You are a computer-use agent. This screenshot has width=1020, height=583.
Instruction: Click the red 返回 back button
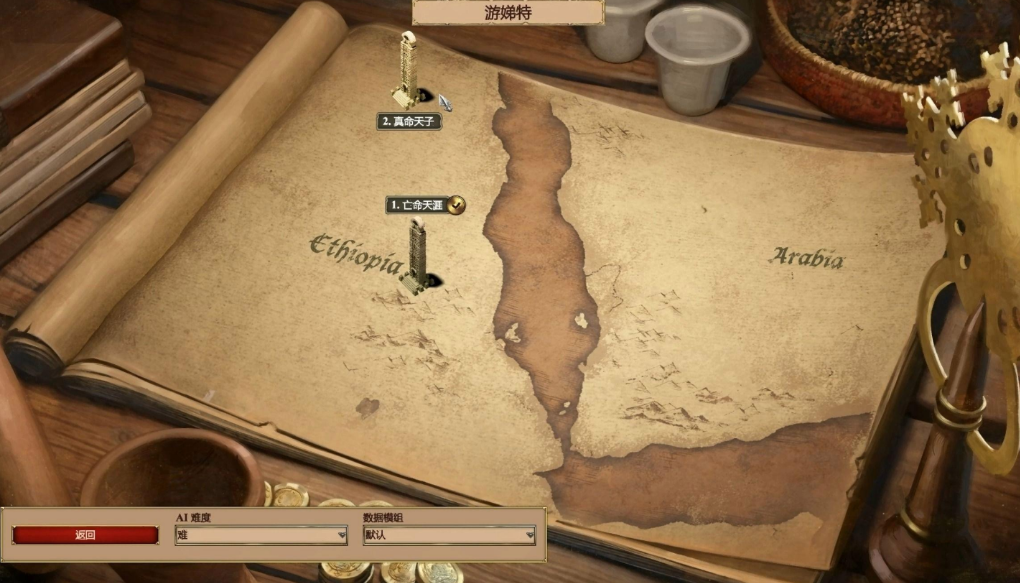click(85, 535)
